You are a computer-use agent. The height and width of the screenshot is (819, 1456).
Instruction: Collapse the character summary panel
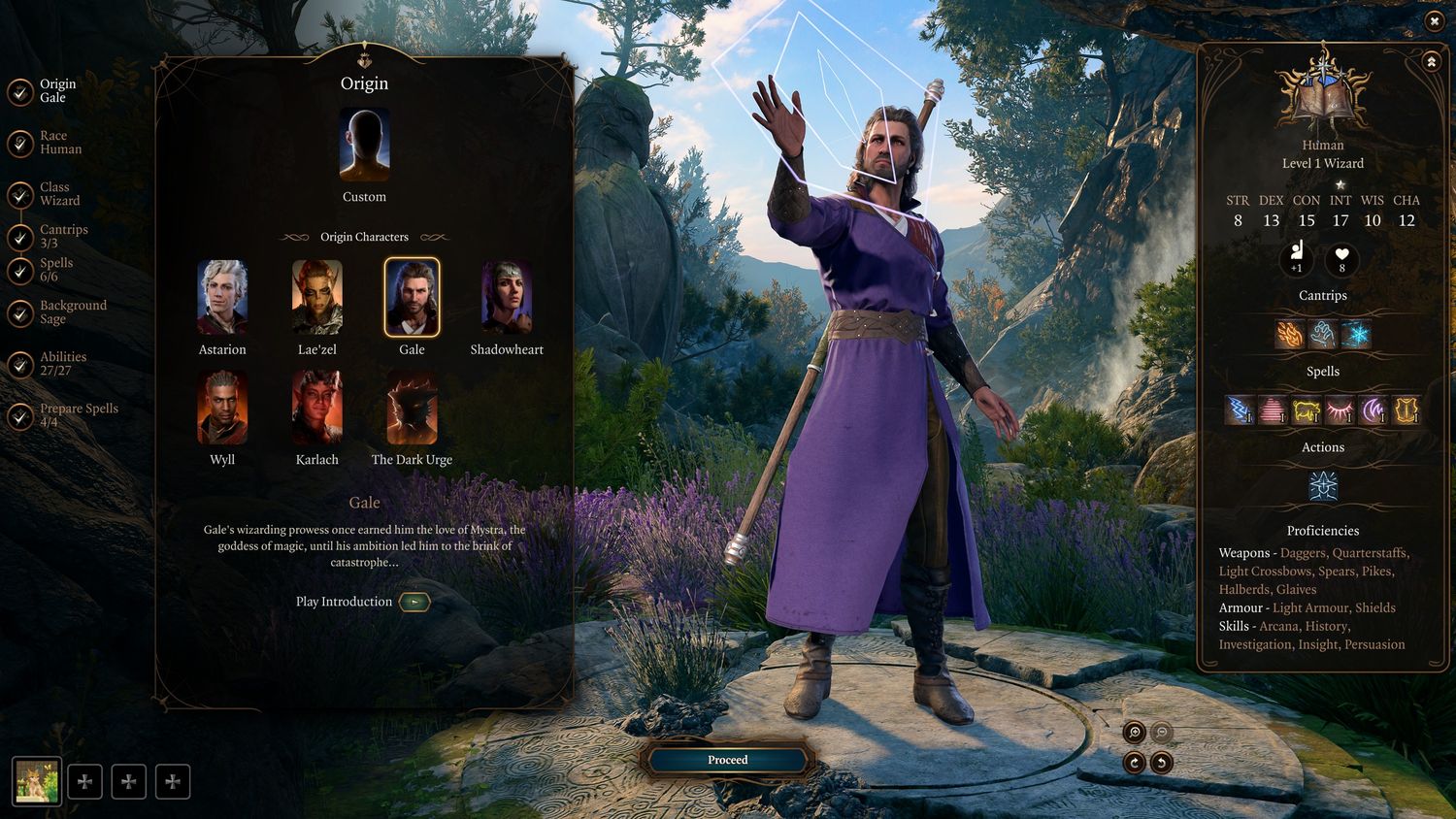[1431, 62]
